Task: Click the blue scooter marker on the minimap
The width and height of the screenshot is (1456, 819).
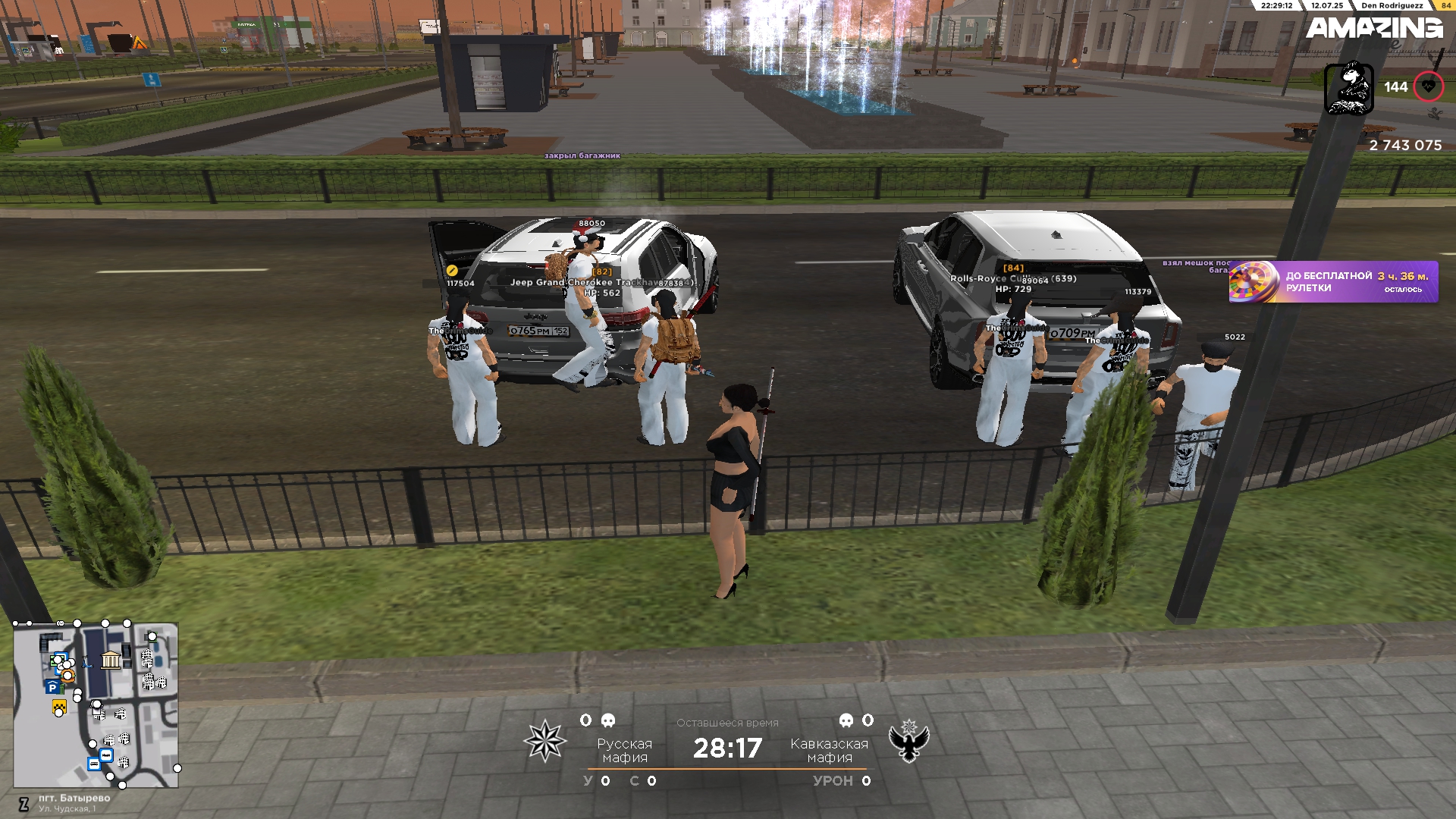Action: (86, 661)
